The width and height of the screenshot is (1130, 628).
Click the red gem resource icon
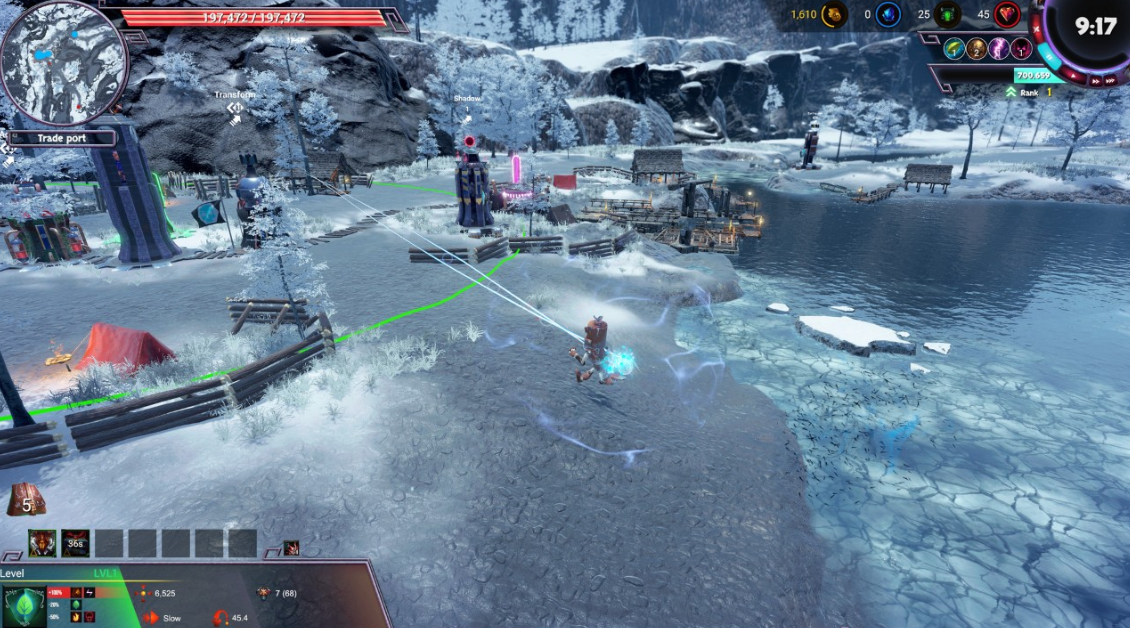pyautogui.click(x=1006, y=14)
